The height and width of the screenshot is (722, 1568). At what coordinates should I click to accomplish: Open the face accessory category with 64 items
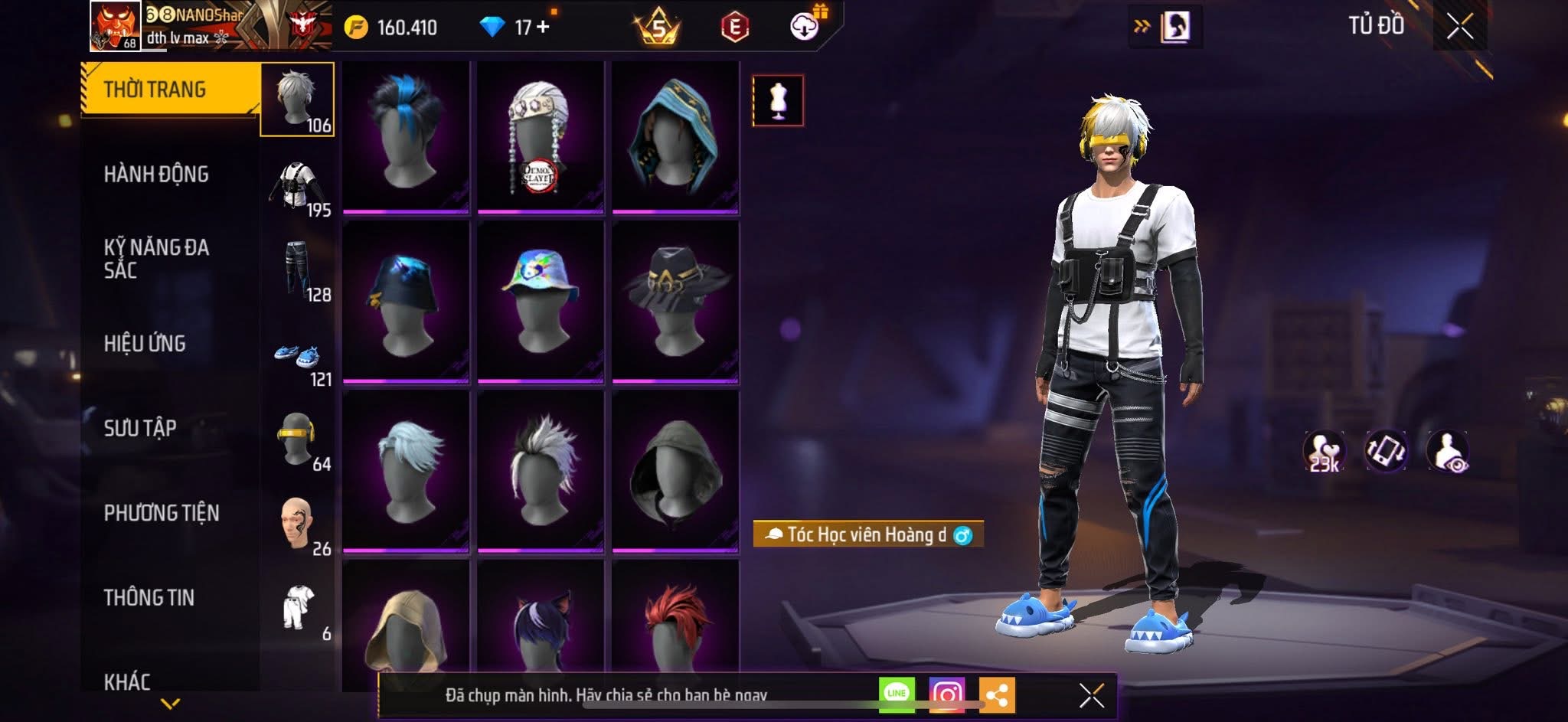[x=299, y=442]
